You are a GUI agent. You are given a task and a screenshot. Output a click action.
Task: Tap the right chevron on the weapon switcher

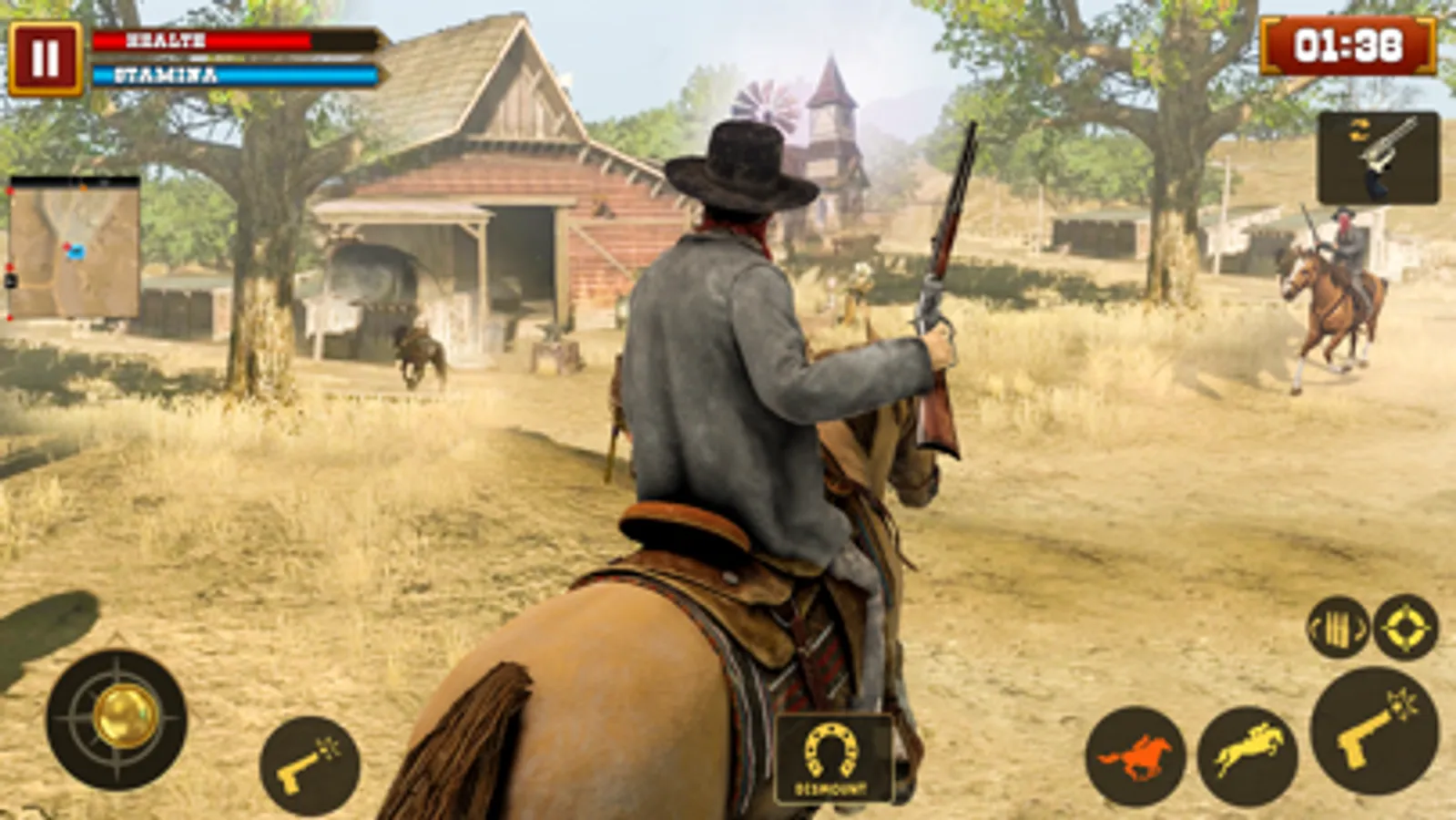tap(1360, 629)
